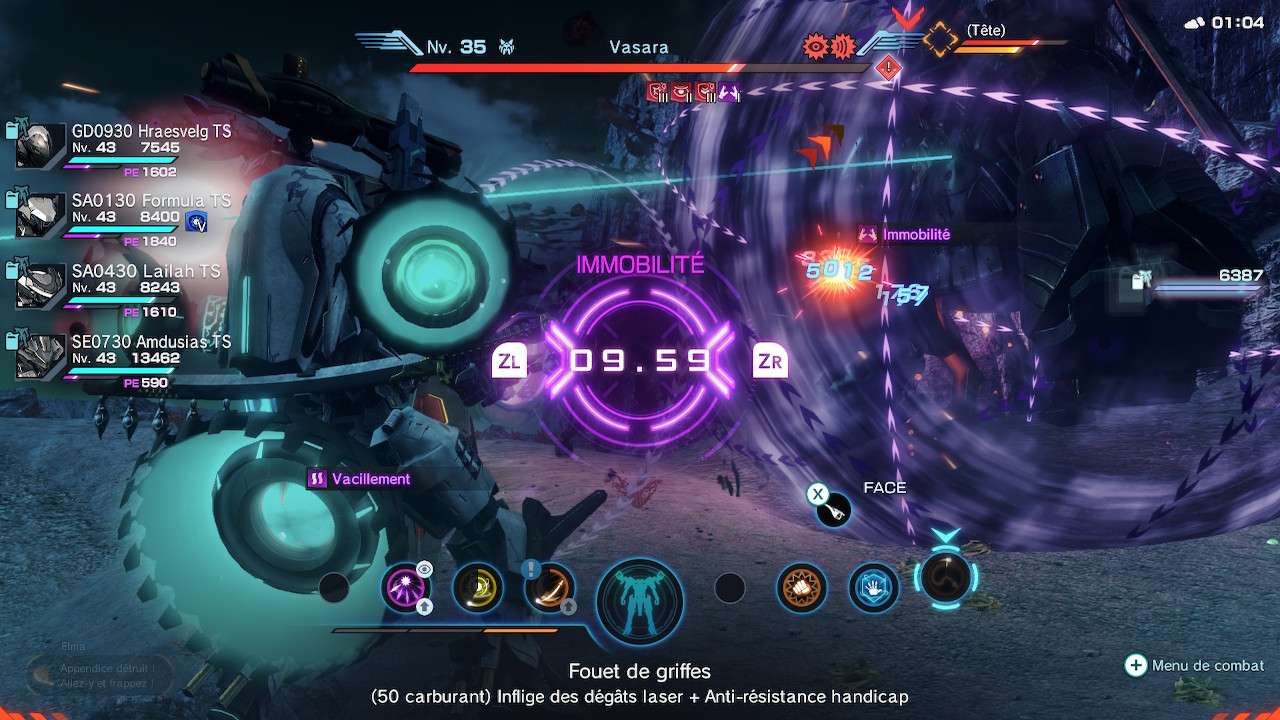This screenshot has width=1280, height=720.
Task: Click the Vasara enemy name bar
Action: point(639,47)
